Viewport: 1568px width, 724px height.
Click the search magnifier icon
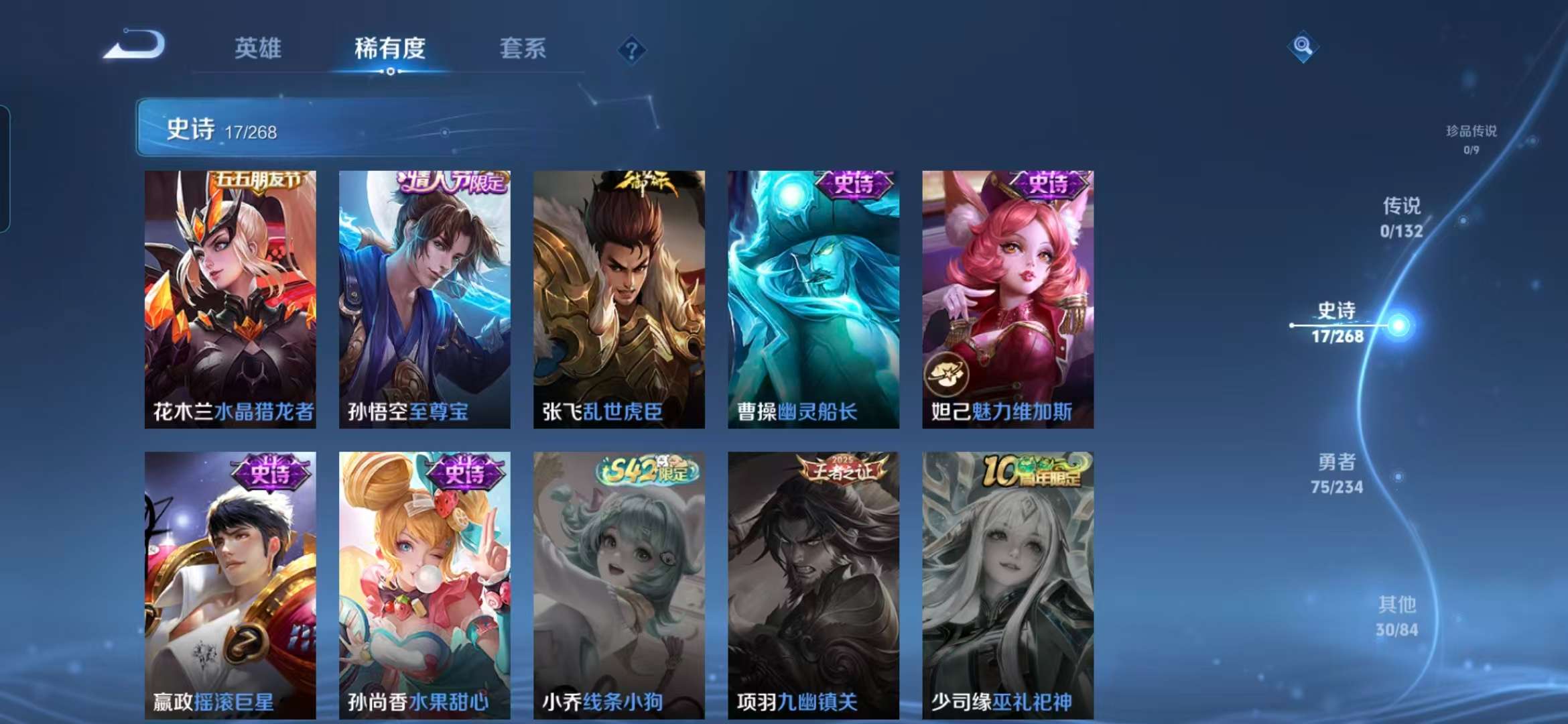click(1303, 47)
